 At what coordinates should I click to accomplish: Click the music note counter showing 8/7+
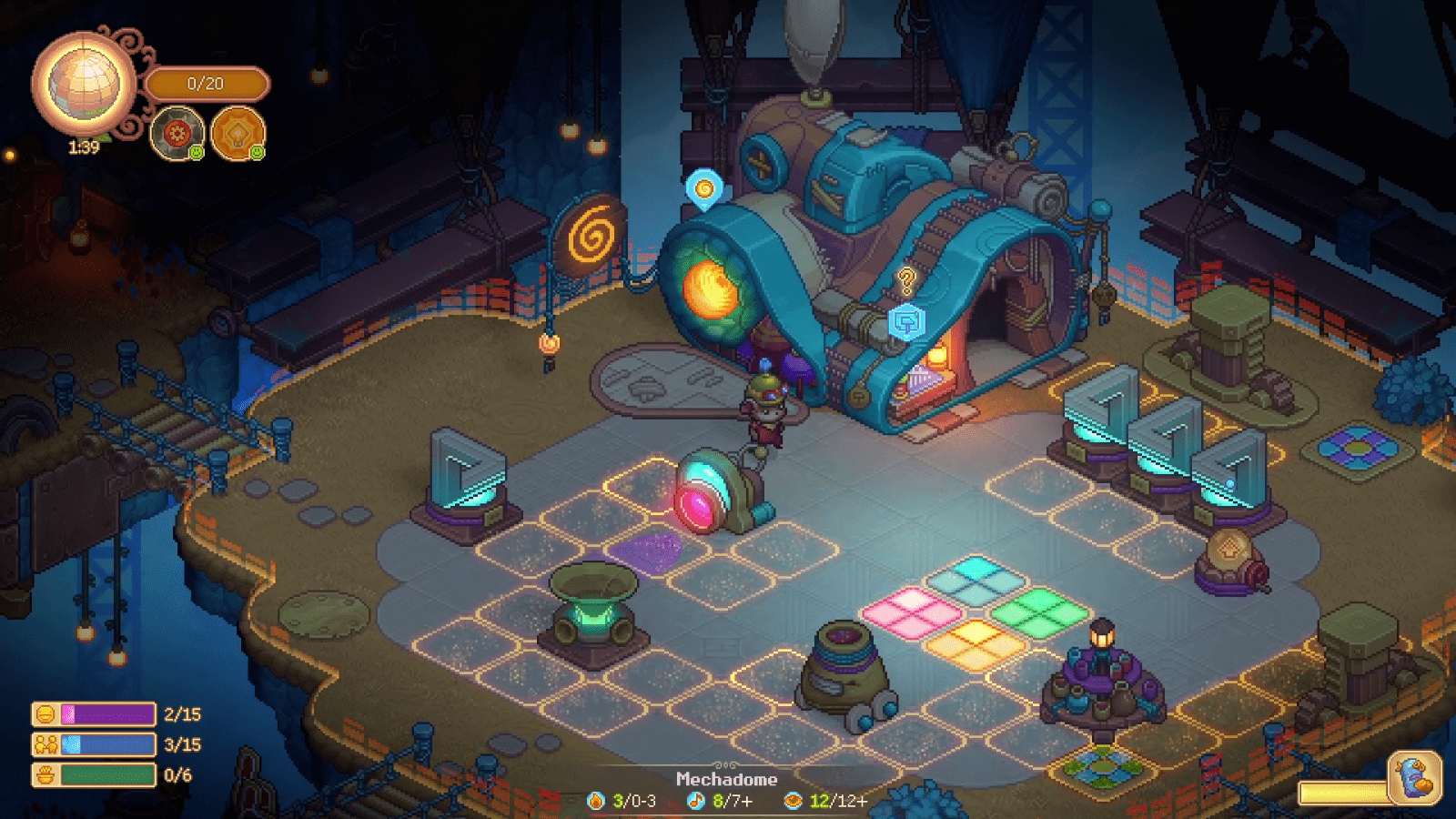[719, 803]
